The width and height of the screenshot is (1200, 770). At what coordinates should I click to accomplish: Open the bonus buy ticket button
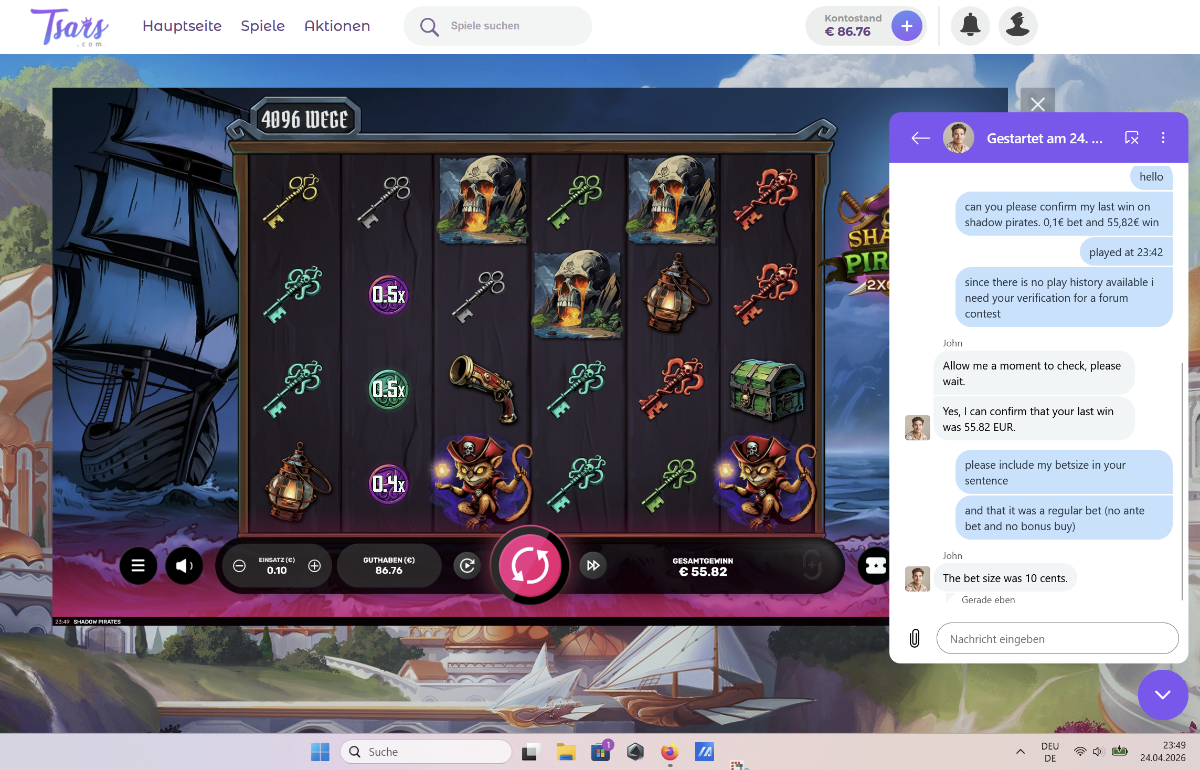click(874, 566)
